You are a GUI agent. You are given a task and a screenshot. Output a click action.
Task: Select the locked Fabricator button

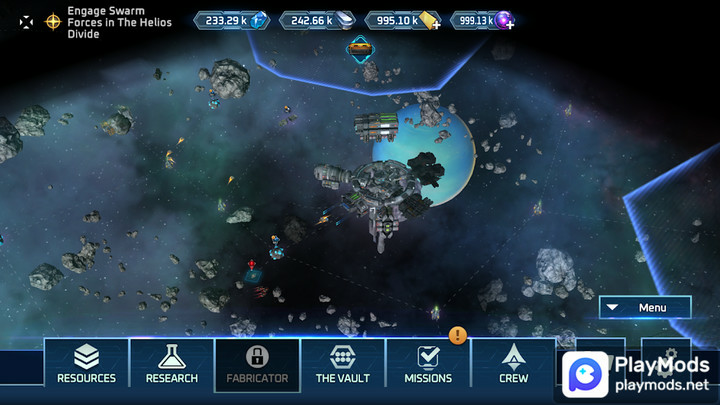pyautogui.click(x=257, y=362)
